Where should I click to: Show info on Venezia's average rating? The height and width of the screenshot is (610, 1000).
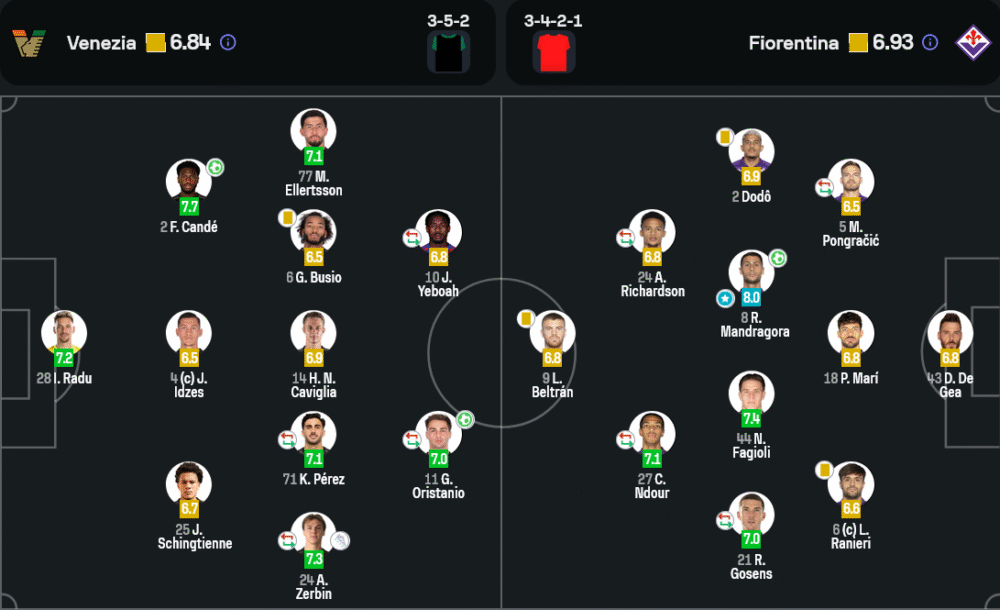tap(228, 43)
